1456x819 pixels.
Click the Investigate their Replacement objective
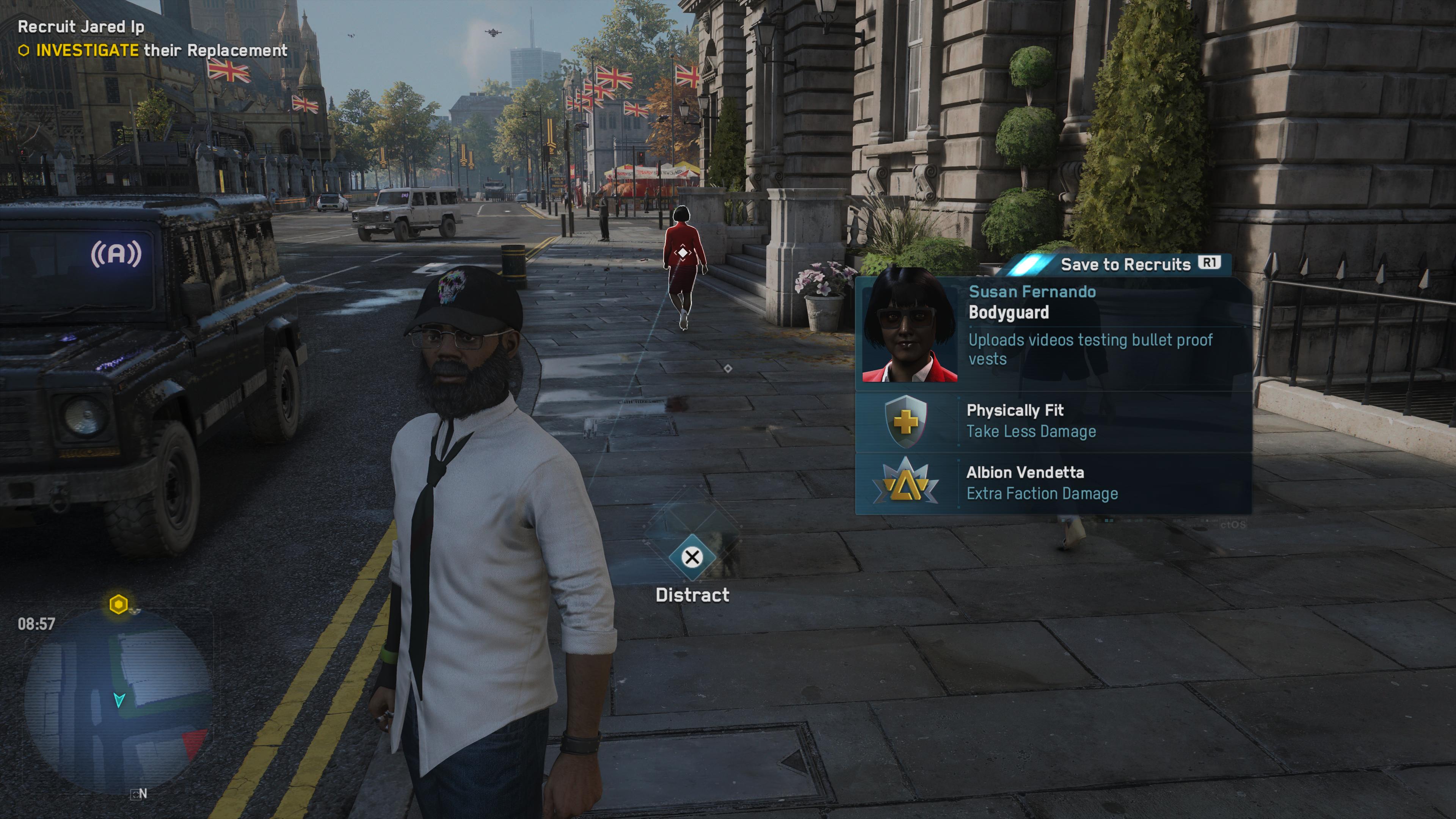[161, 51]
